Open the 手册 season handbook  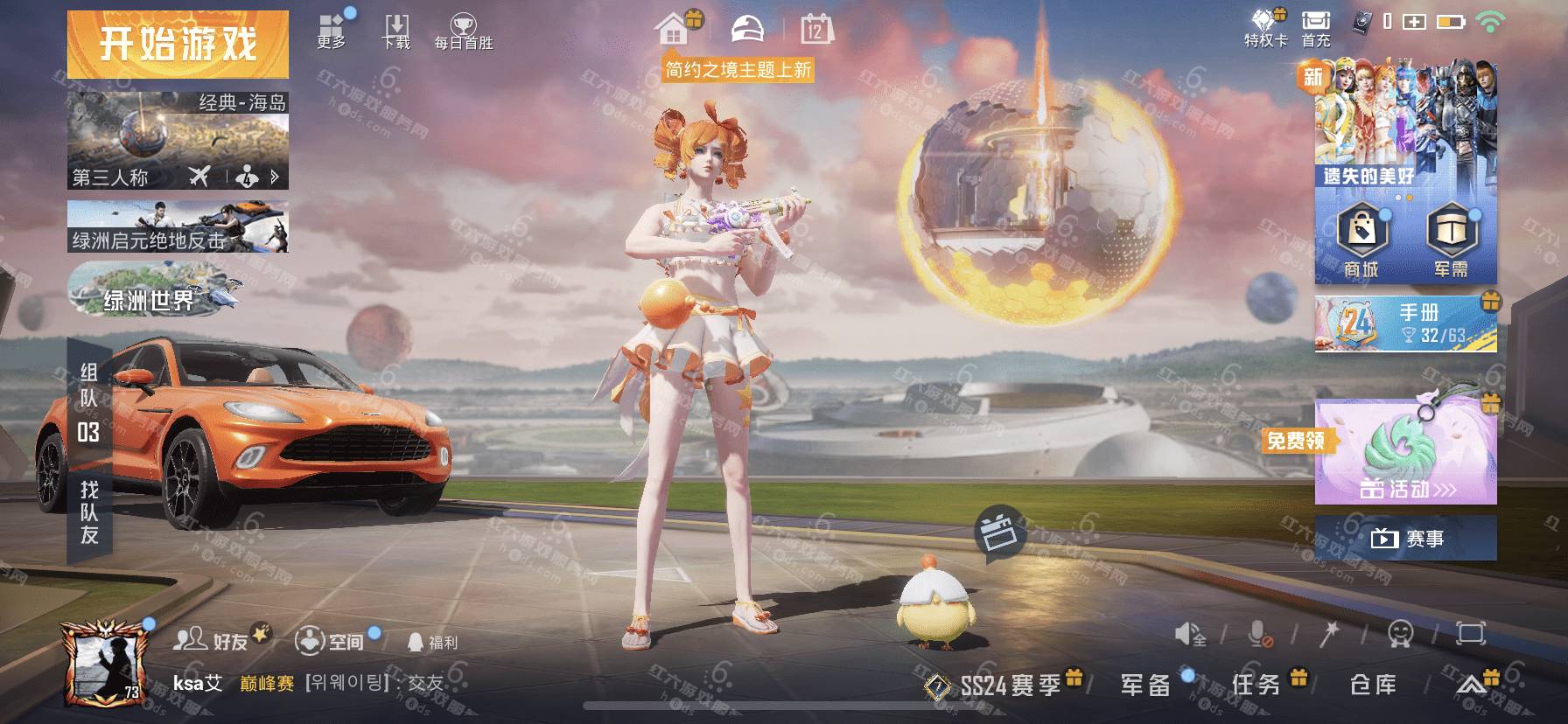coord(1405,324)
